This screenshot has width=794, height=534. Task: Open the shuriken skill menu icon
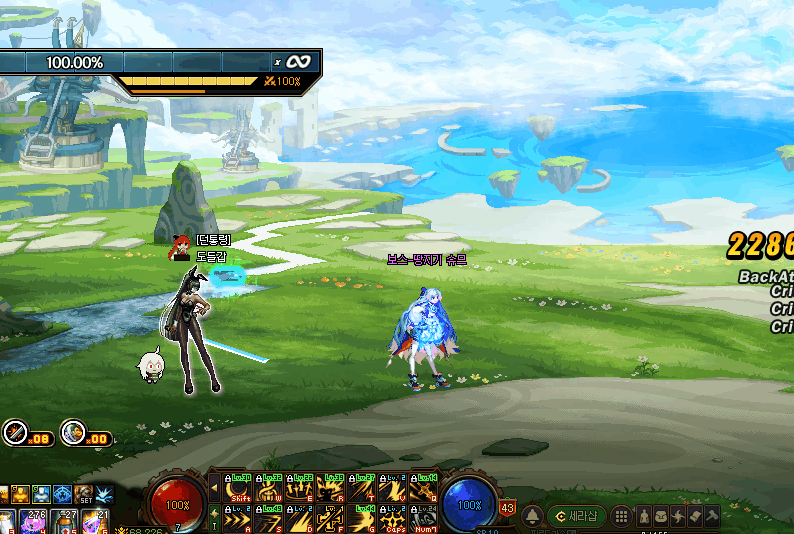679,516
